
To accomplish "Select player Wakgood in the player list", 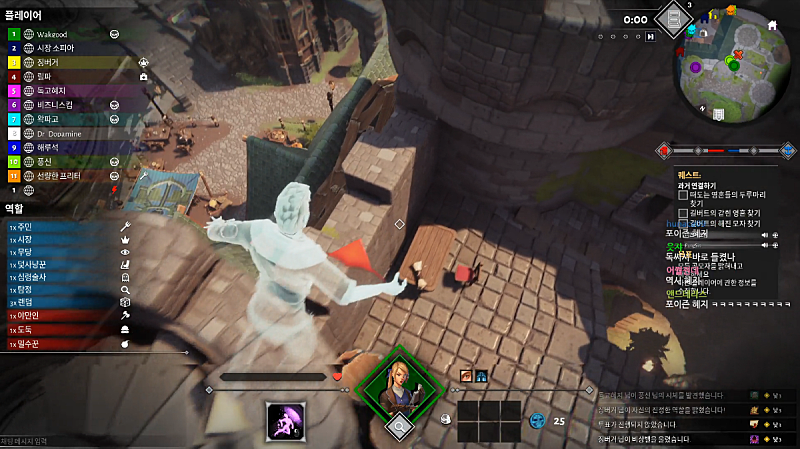I will (60, 33).
